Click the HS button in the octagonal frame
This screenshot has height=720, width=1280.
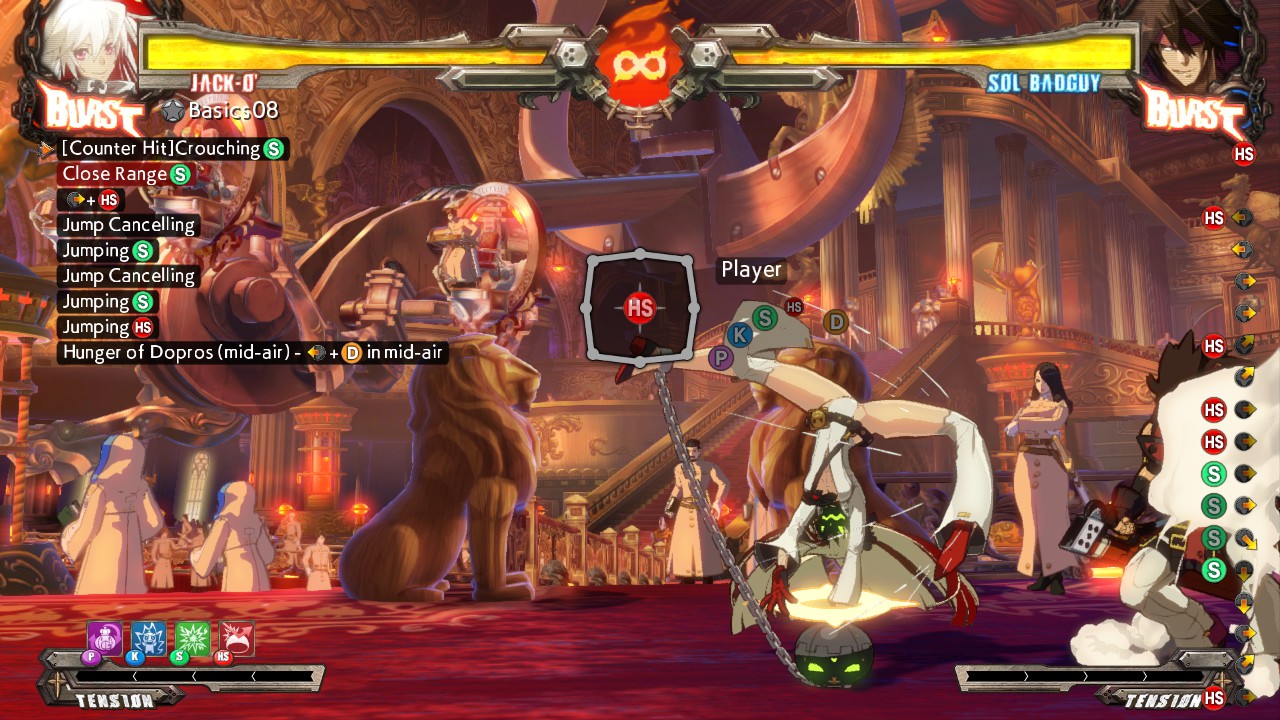[640, 308]
